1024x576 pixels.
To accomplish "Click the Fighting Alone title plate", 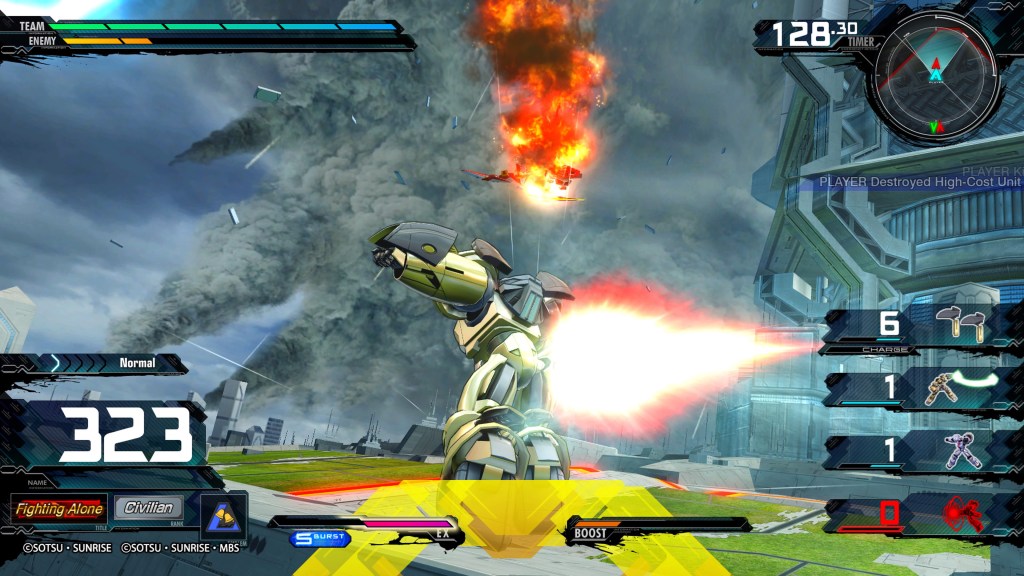I will pos(59,509).
